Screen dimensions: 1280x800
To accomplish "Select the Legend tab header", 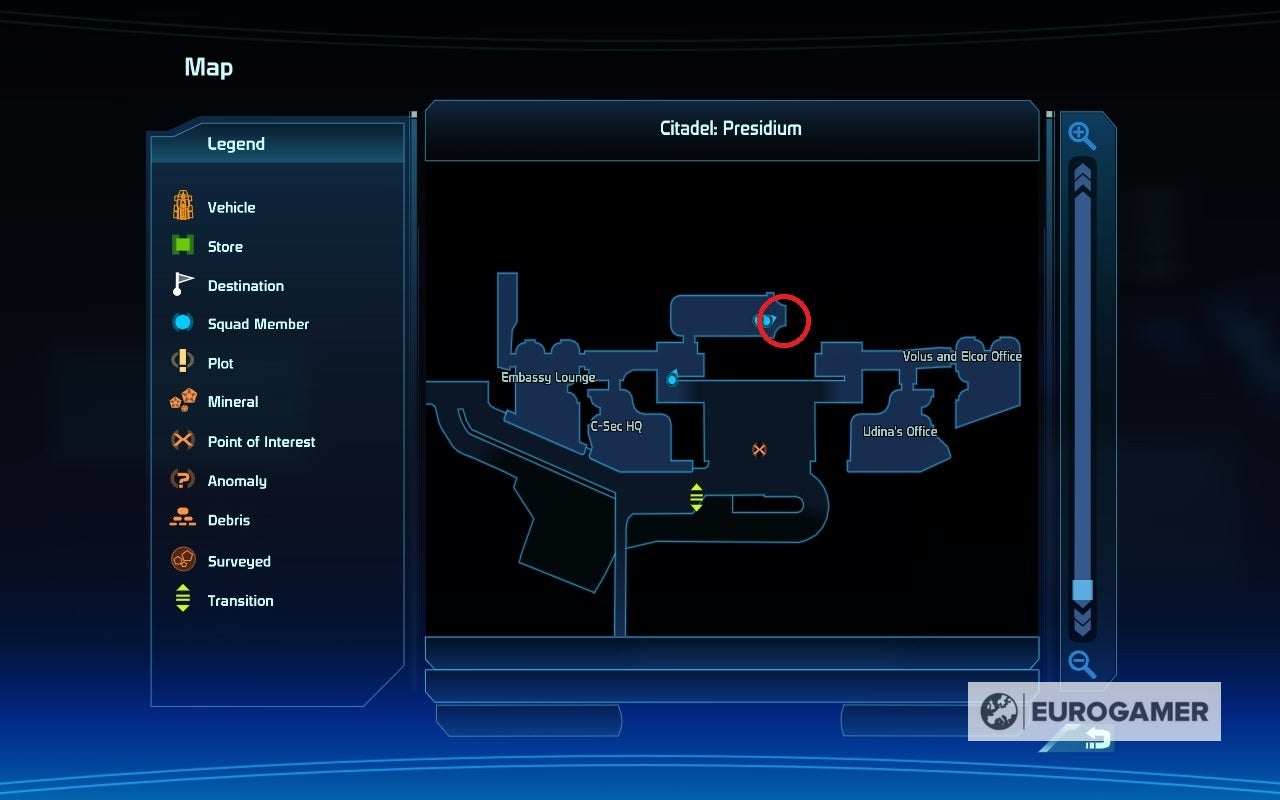I will (x=237, y=143).
